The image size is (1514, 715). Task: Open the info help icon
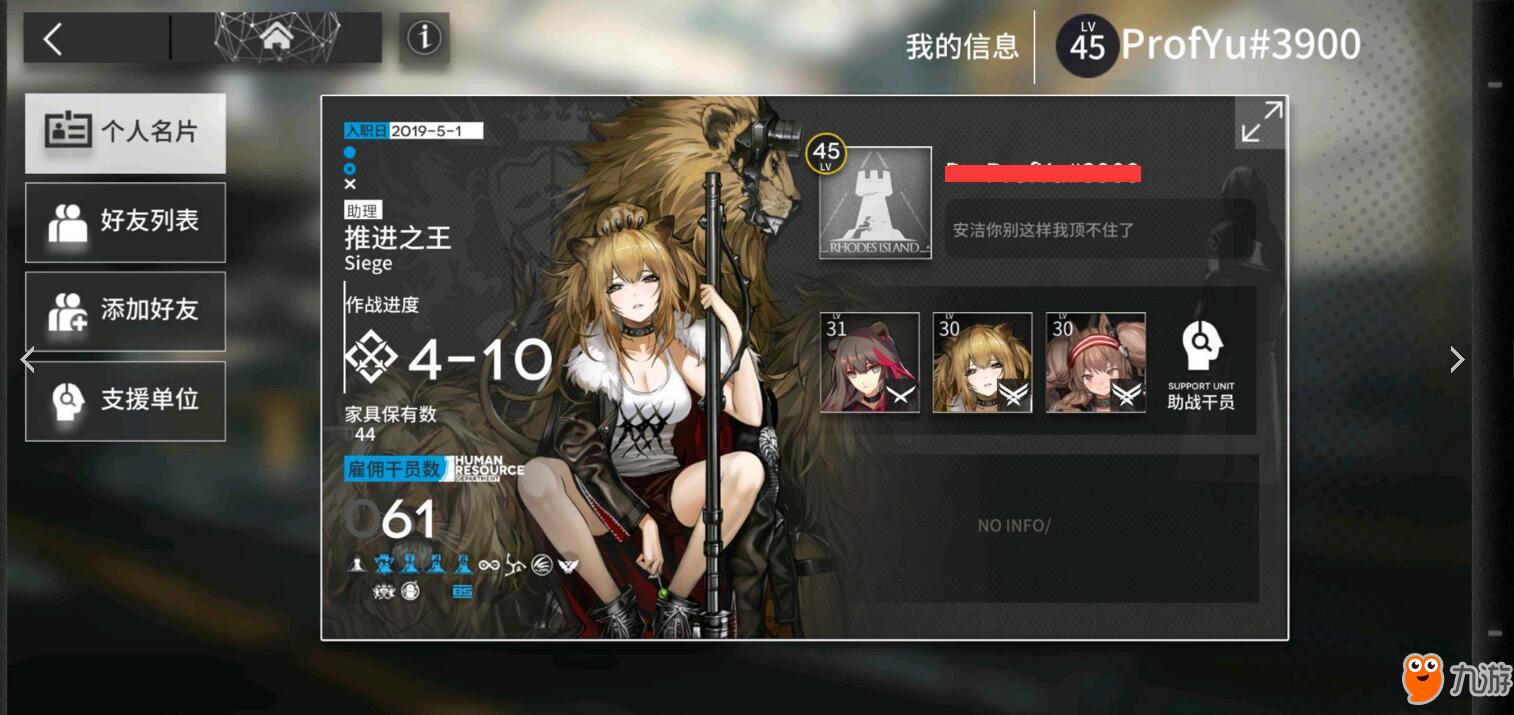pos(424,39)
